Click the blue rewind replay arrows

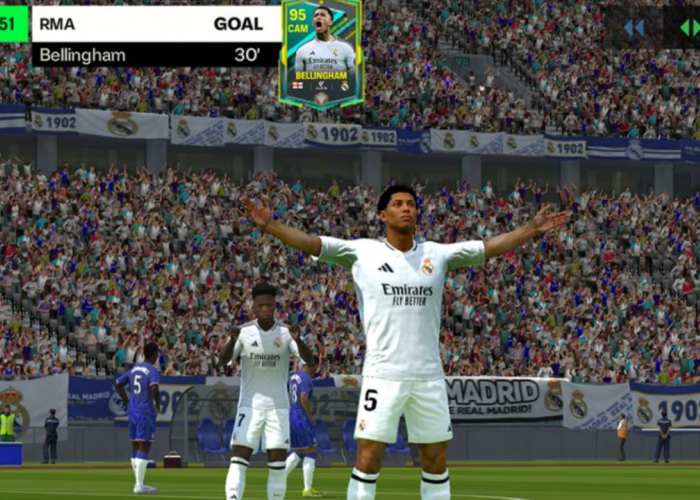point(634,27)
